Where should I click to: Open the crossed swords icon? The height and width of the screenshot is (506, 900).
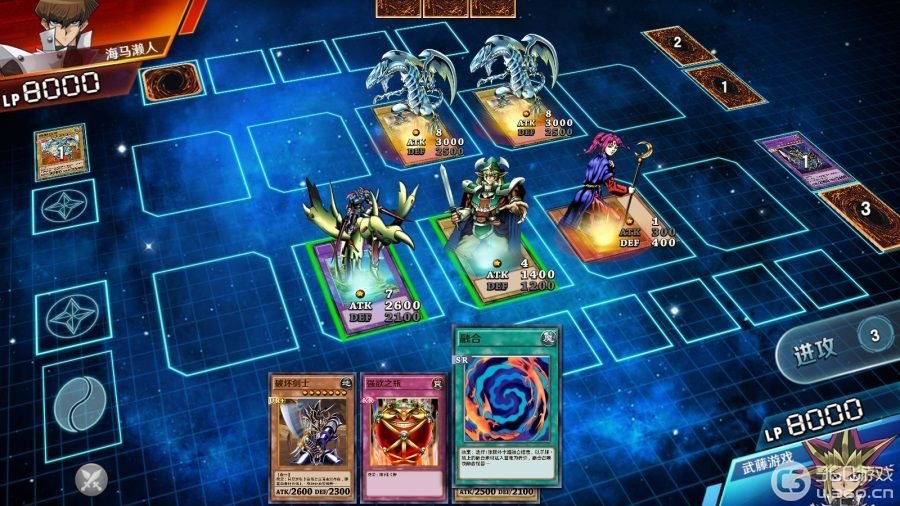coord(92,480)
